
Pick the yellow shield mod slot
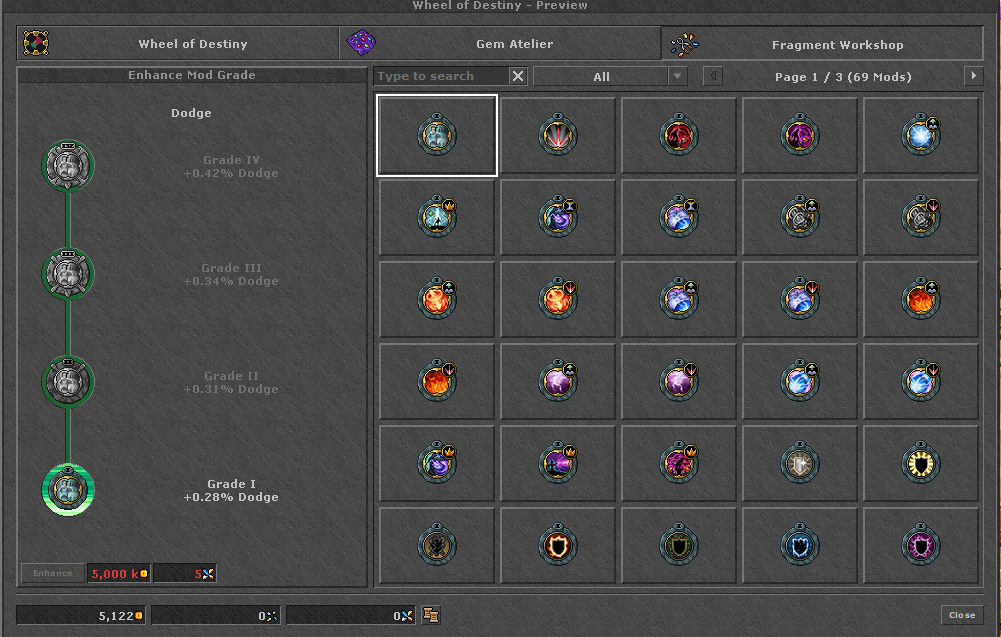pos(921,463)
